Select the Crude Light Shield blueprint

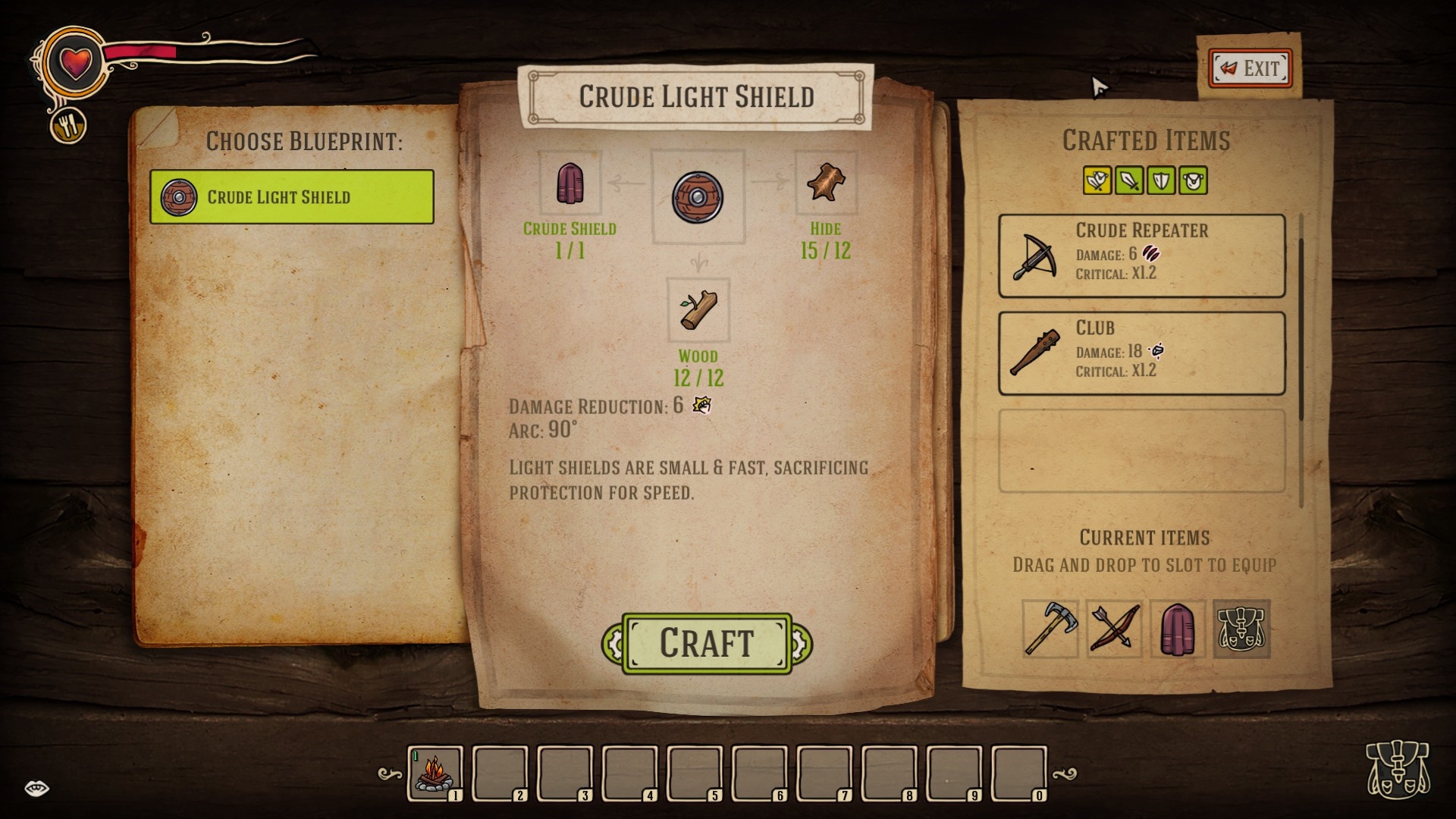(x=292, y=197)
